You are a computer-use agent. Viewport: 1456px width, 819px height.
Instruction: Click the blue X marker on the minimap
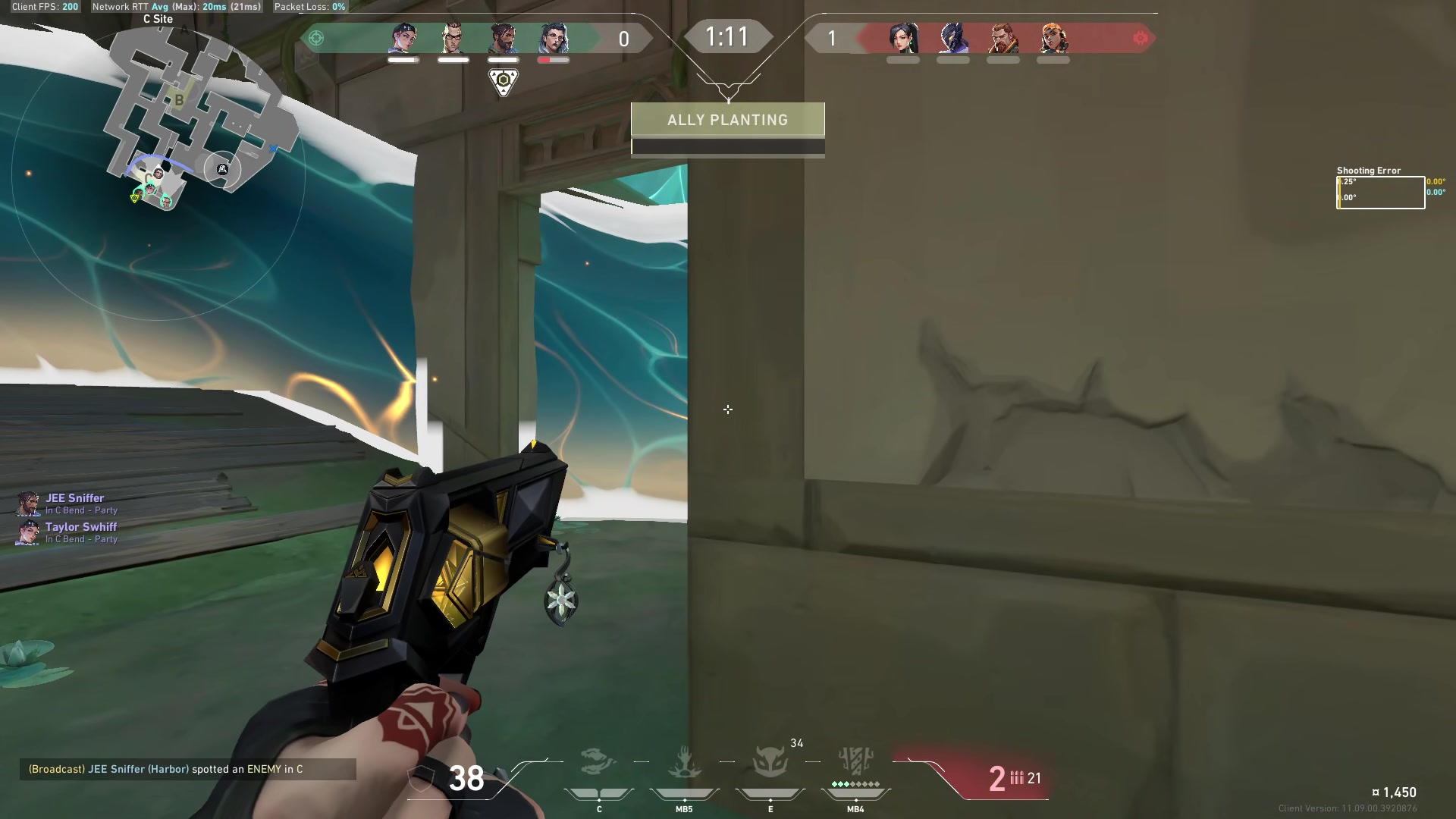[273, 149]
